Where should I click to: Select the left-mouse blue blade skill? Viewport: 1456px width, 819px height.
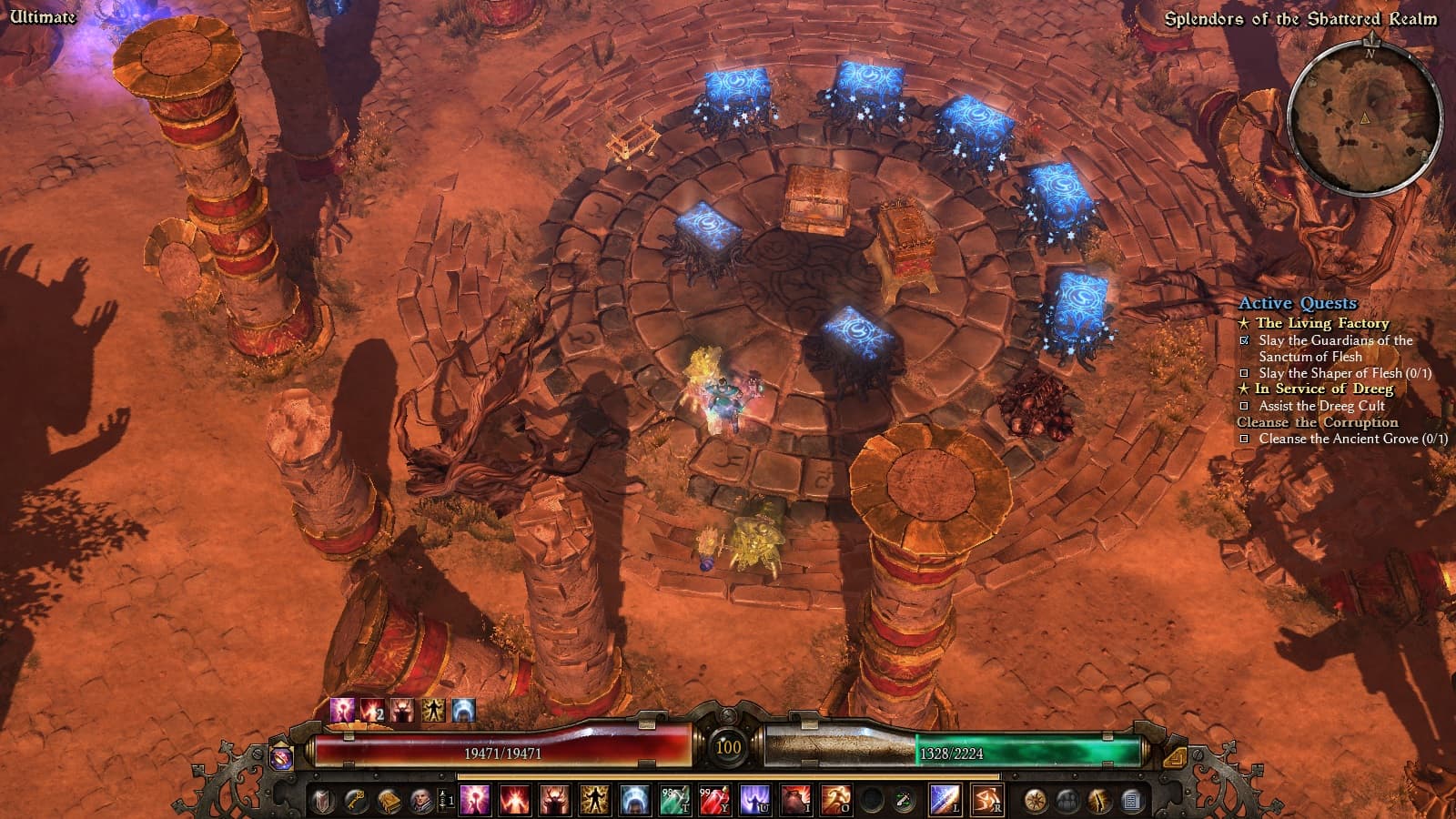pos(945,801)
